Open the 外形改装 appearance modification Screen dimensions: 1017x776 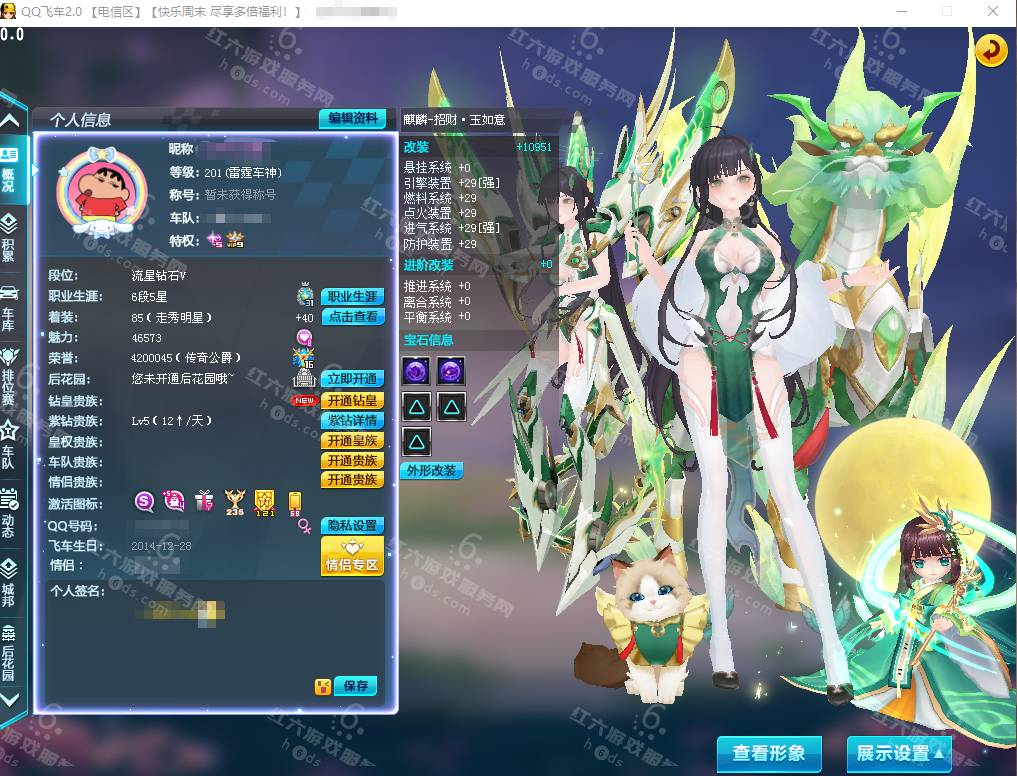click(x=432, y=470)
